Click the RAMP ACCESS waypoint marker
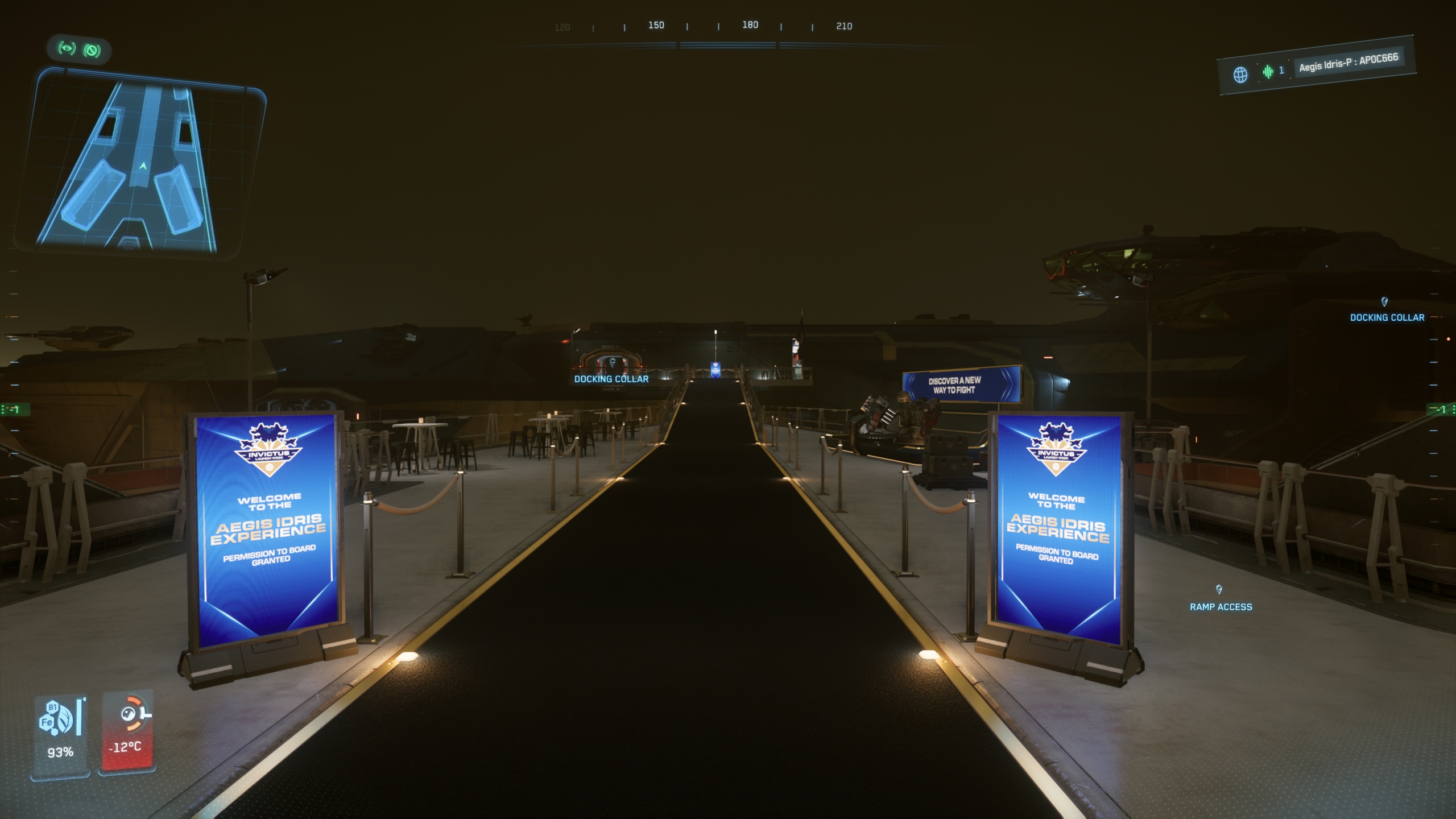The height and width of the screenshot is (819, 1456). [x=1219, y=590]
